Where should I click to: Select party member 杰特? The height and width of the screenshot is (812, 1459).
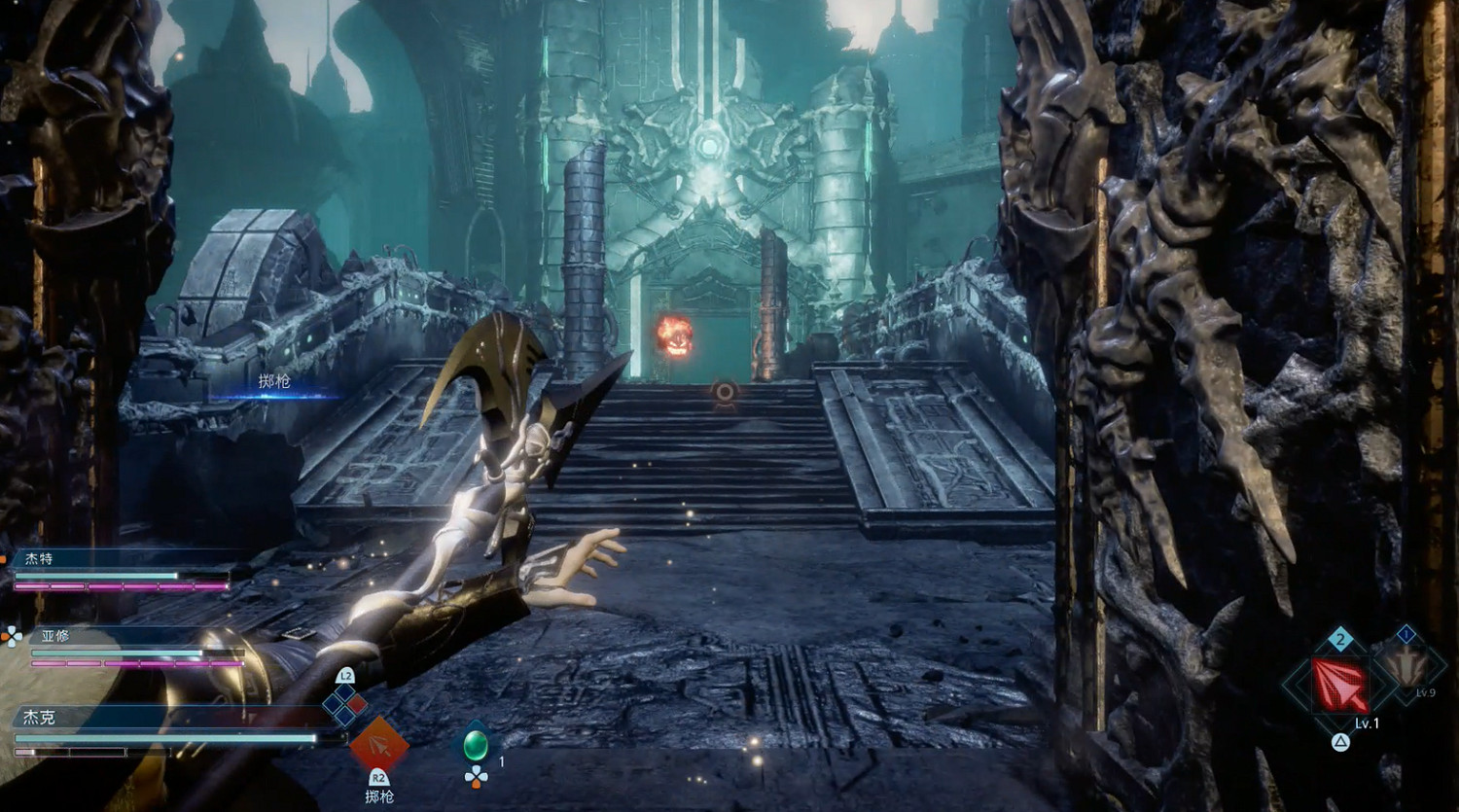tap(40, 559)
